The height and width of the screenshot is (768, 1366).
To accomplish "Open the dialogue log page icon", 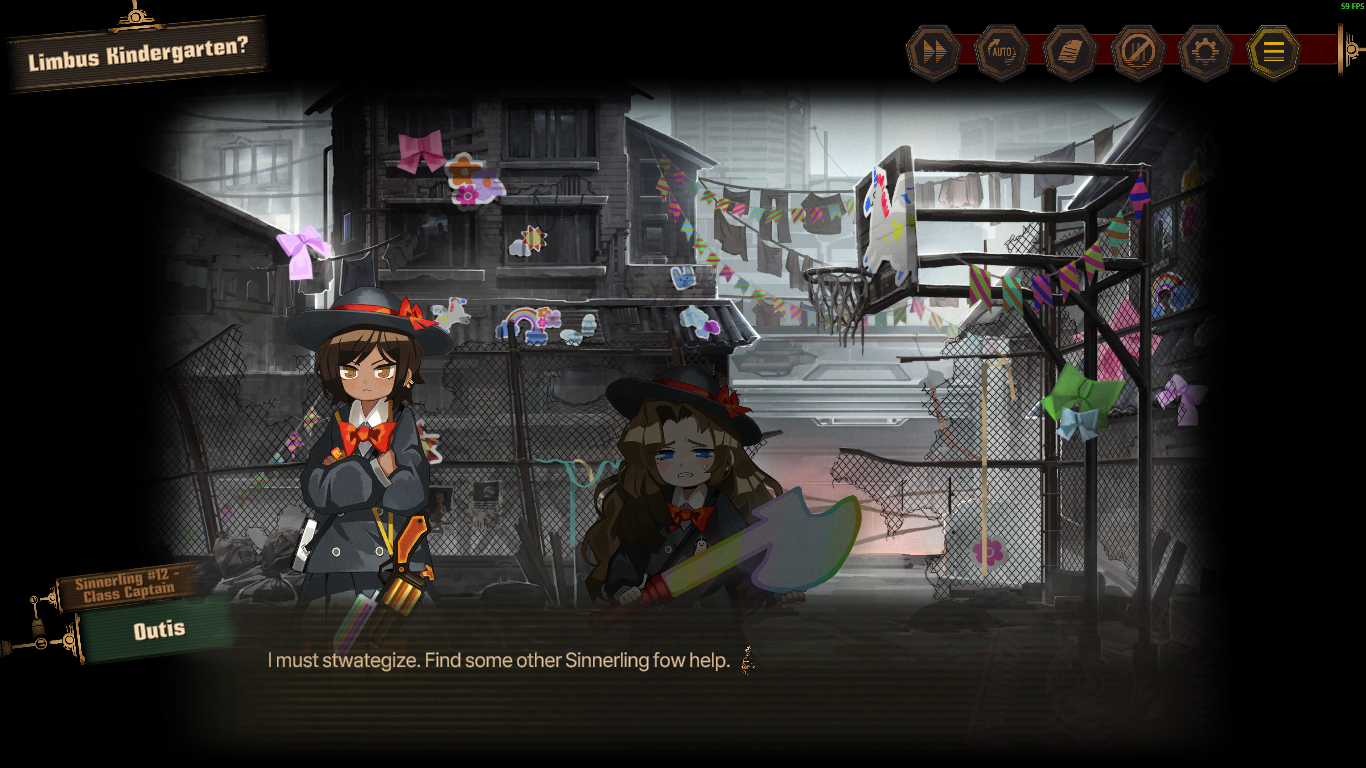I will (1070, 53).
